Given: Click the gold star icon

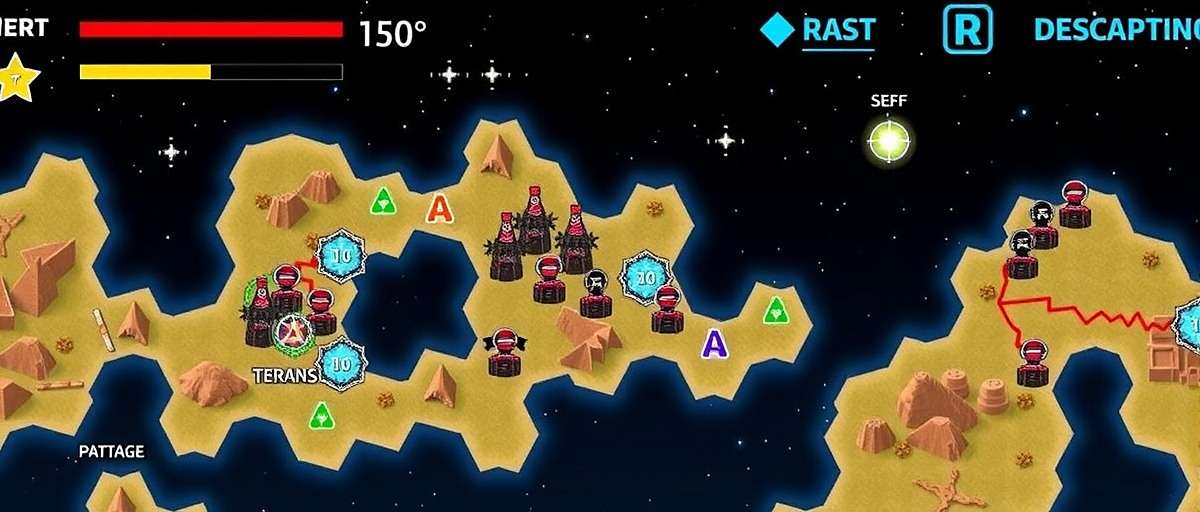Looking at the screenshot, I should coord(17,77).
